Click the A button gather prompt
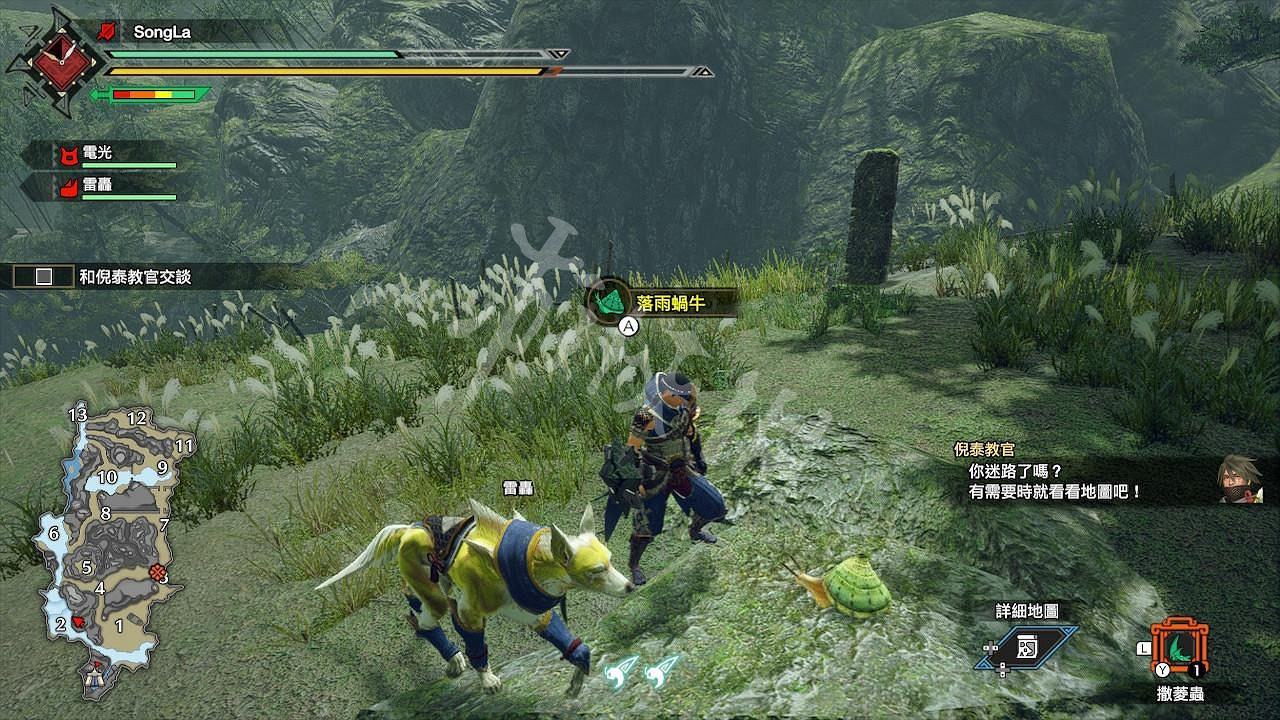This screenshot has height=720, width=1280. pos(628,325)
